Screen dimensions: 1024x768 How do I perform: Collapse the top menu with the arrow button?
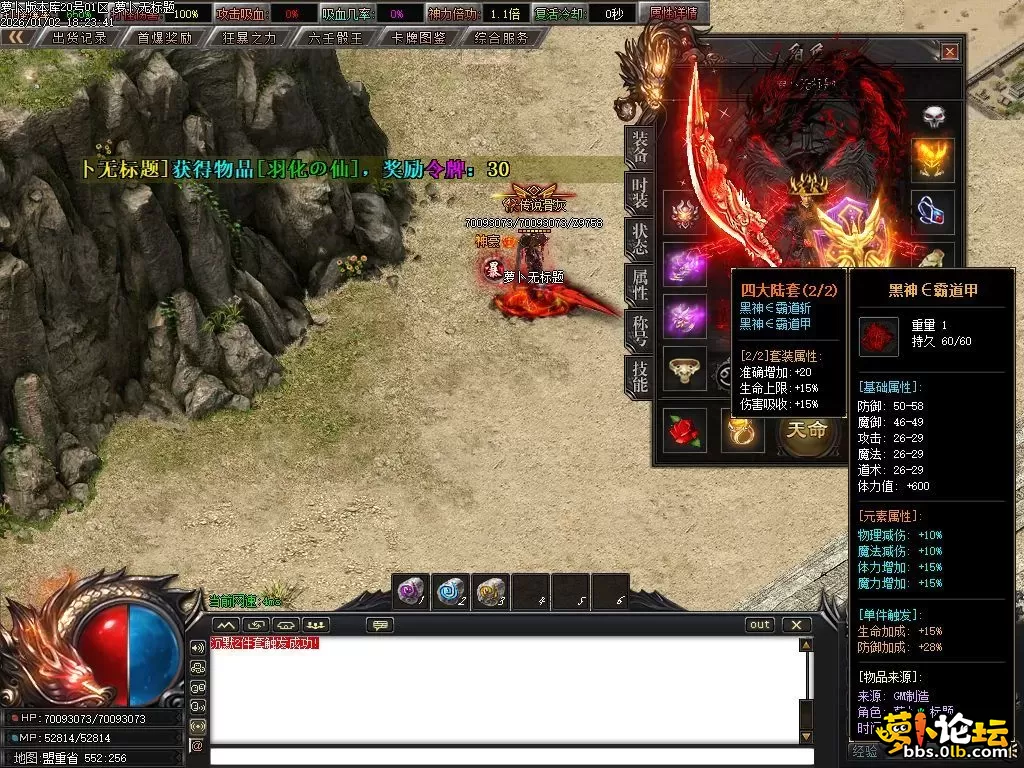coord(16,37)
